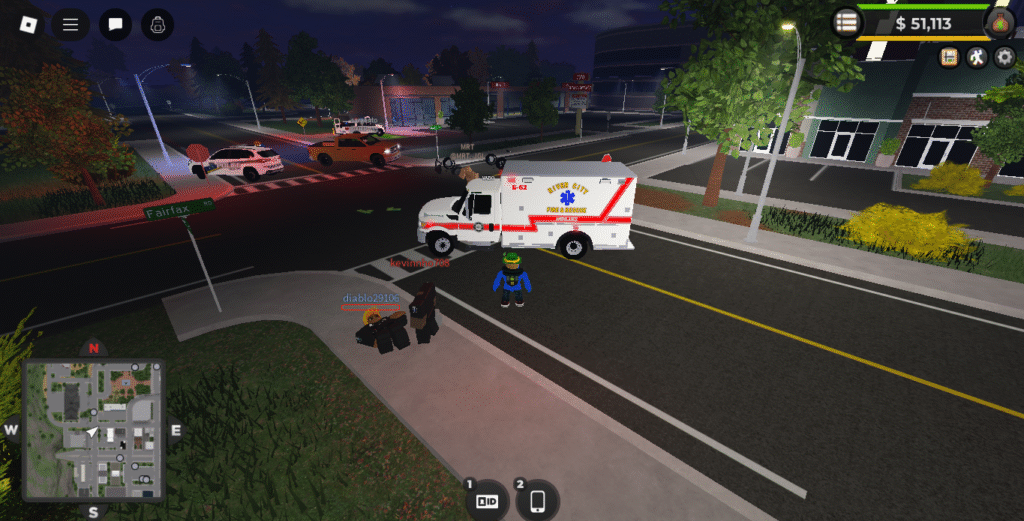
Task: Open the Roblox logo menu
Action: (24, 24)
